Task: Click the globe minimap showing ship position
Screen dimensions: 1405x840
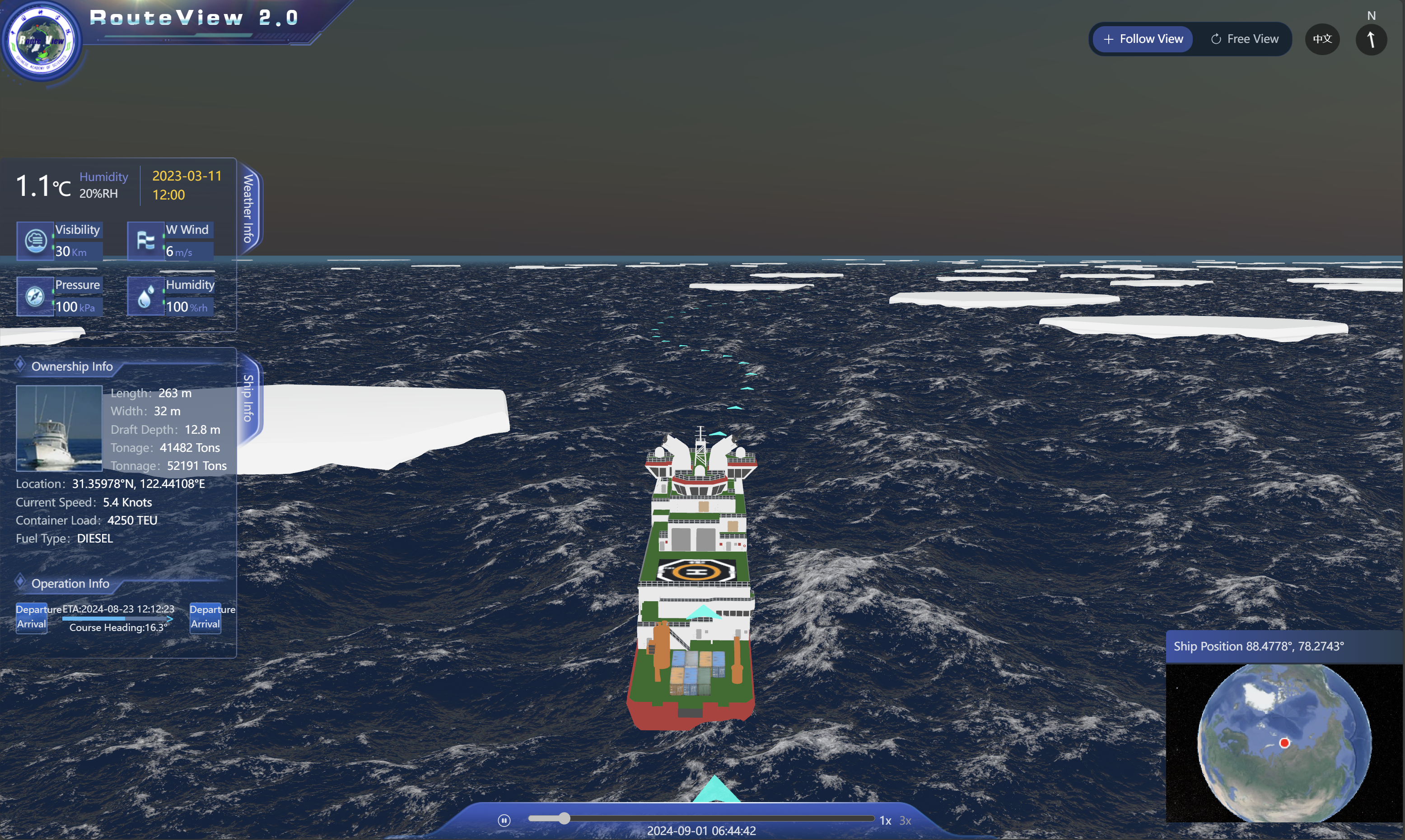Action: [x=1284, y=743]
